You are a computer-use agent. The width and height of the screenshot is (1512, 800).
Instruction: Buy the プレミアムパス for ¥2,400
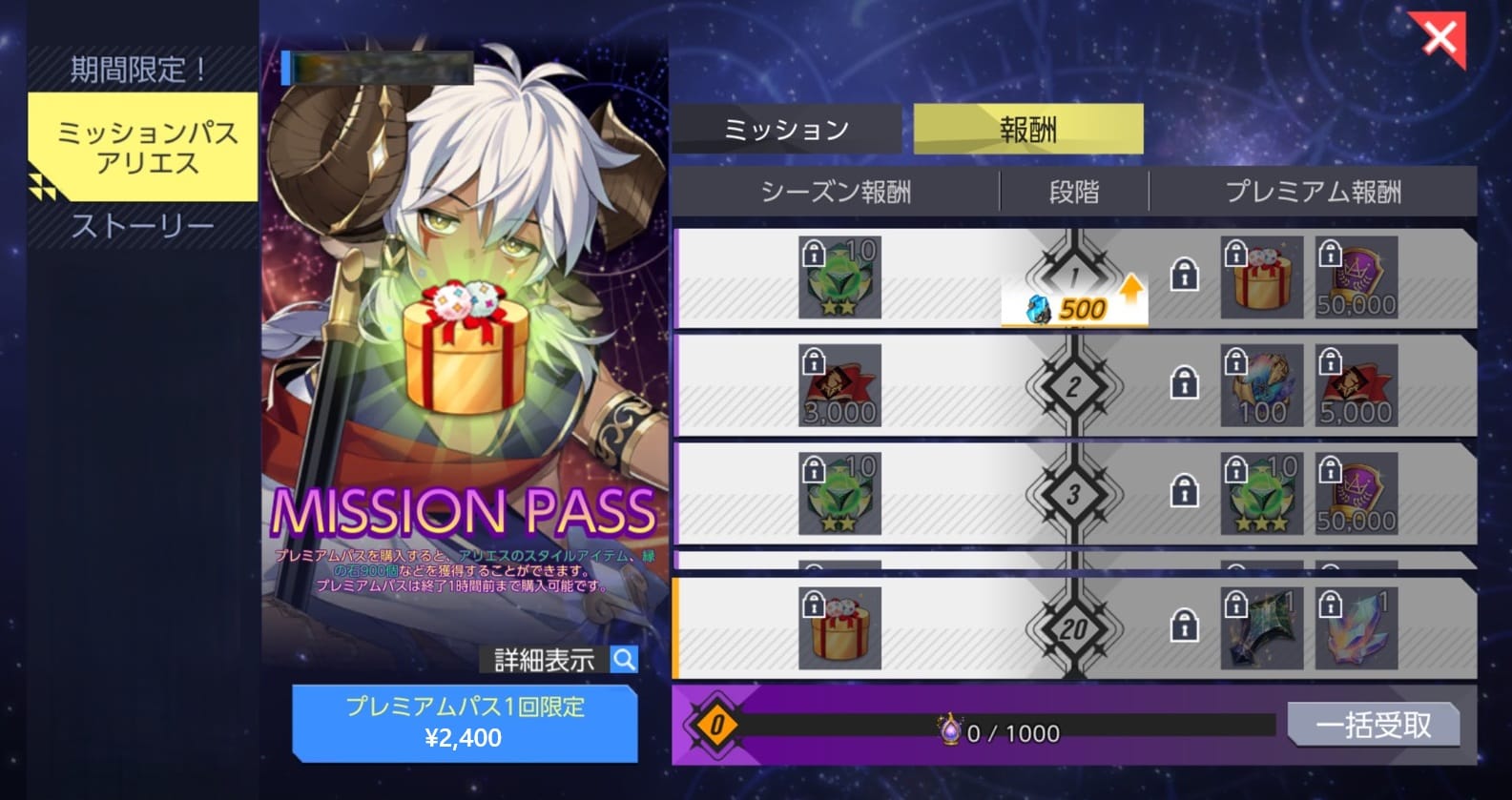[x=464, y=723]
